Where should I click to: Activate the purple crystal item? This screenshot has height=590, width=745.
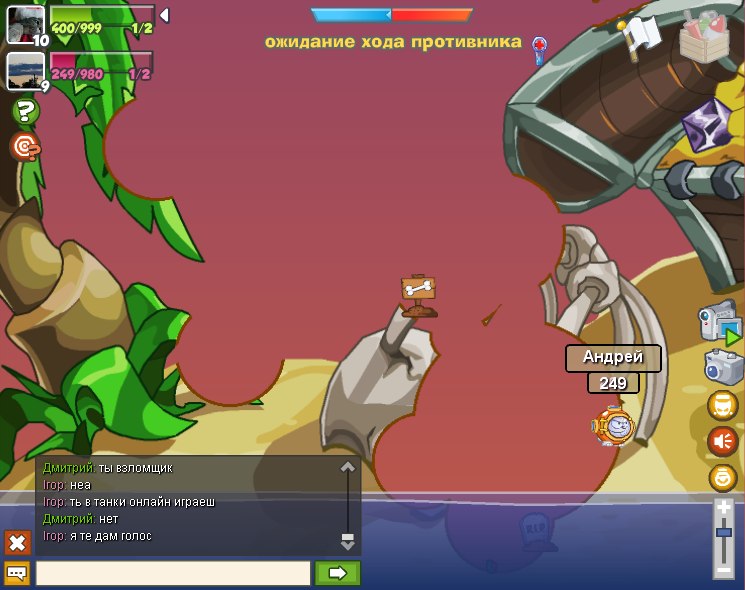[x=706, y=123]
